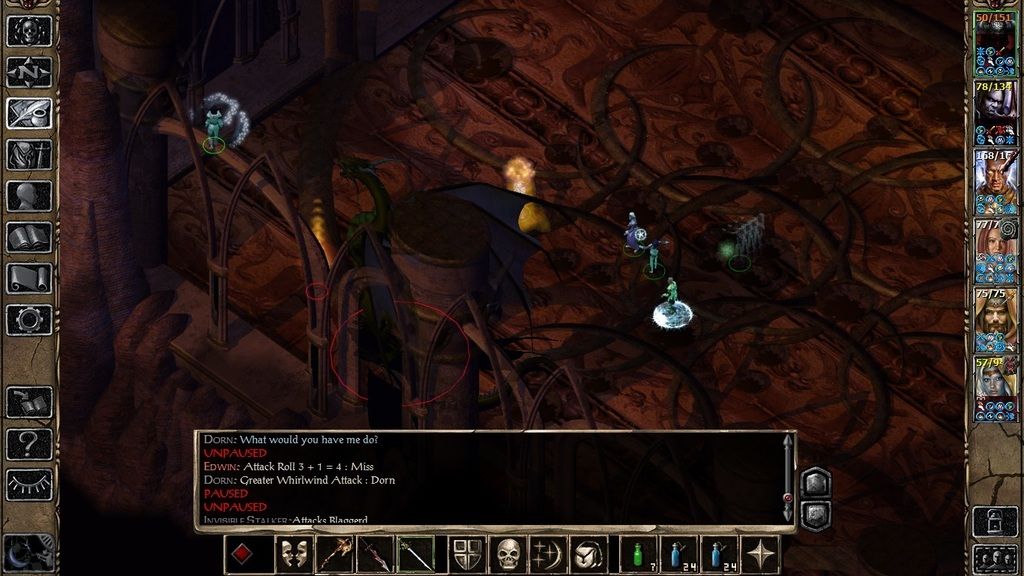
Task: Open the inventory screen from the sidebar
Action: [x=29, y=155]
